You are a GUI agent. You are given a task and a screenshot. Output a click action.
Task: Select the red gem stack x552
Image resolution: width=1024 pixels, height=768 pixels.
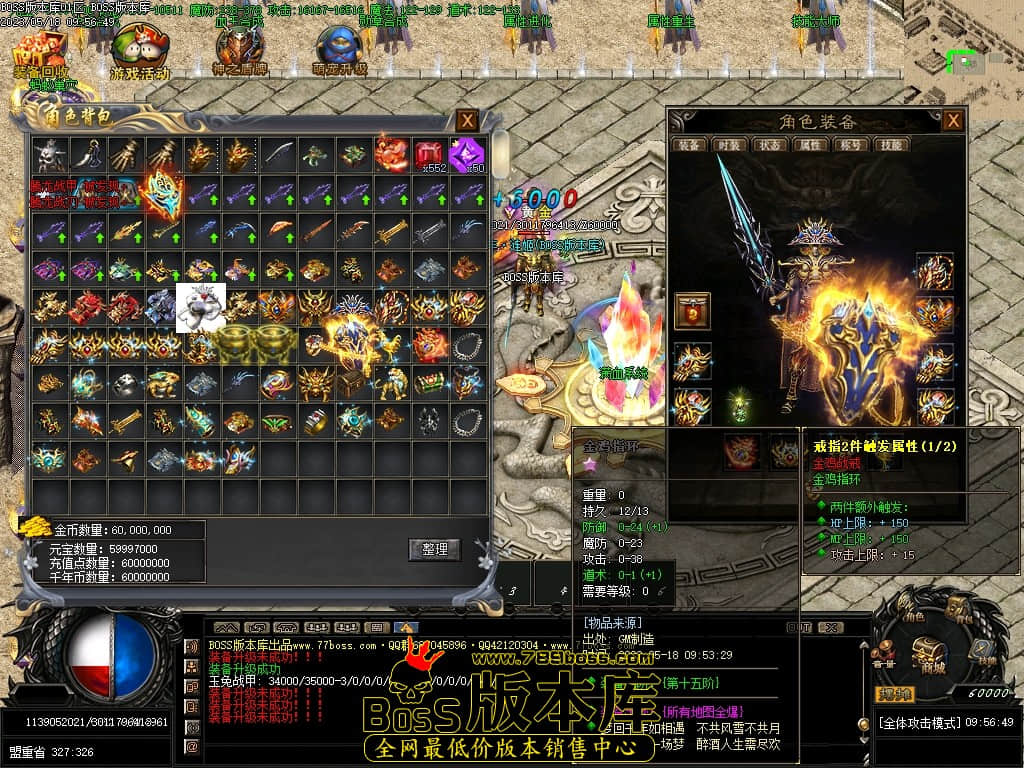(429, 155)
